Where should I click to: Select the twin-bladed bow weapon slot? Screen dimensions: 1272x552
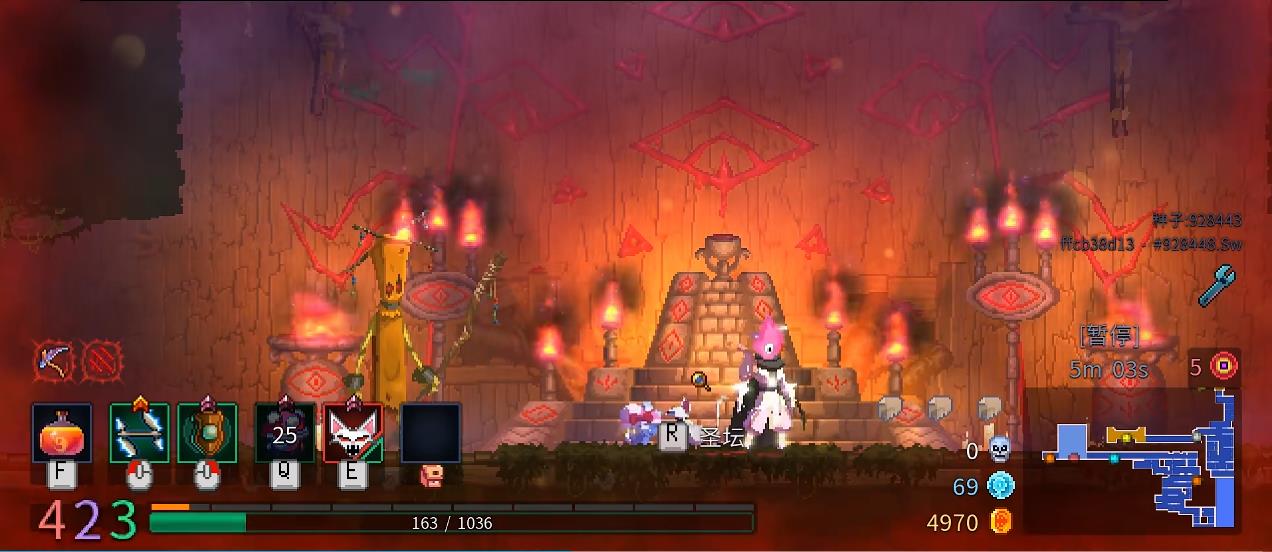[139, 433]
